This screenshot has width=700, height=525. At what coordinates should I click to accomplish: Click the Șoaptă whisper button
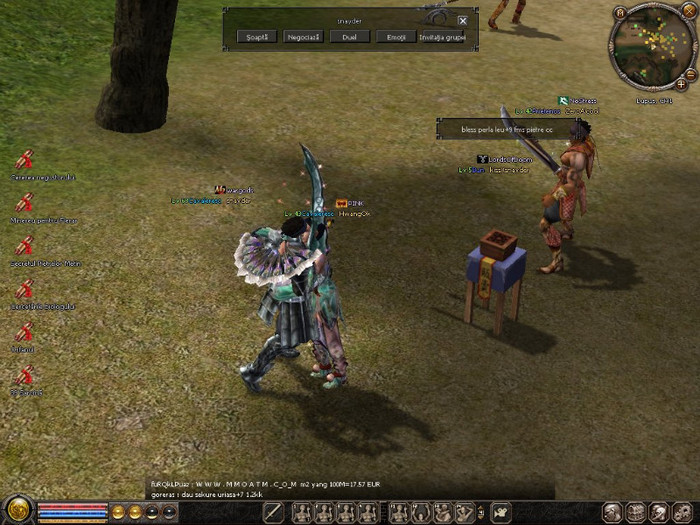pyautogui.click(x=257, y=37)
